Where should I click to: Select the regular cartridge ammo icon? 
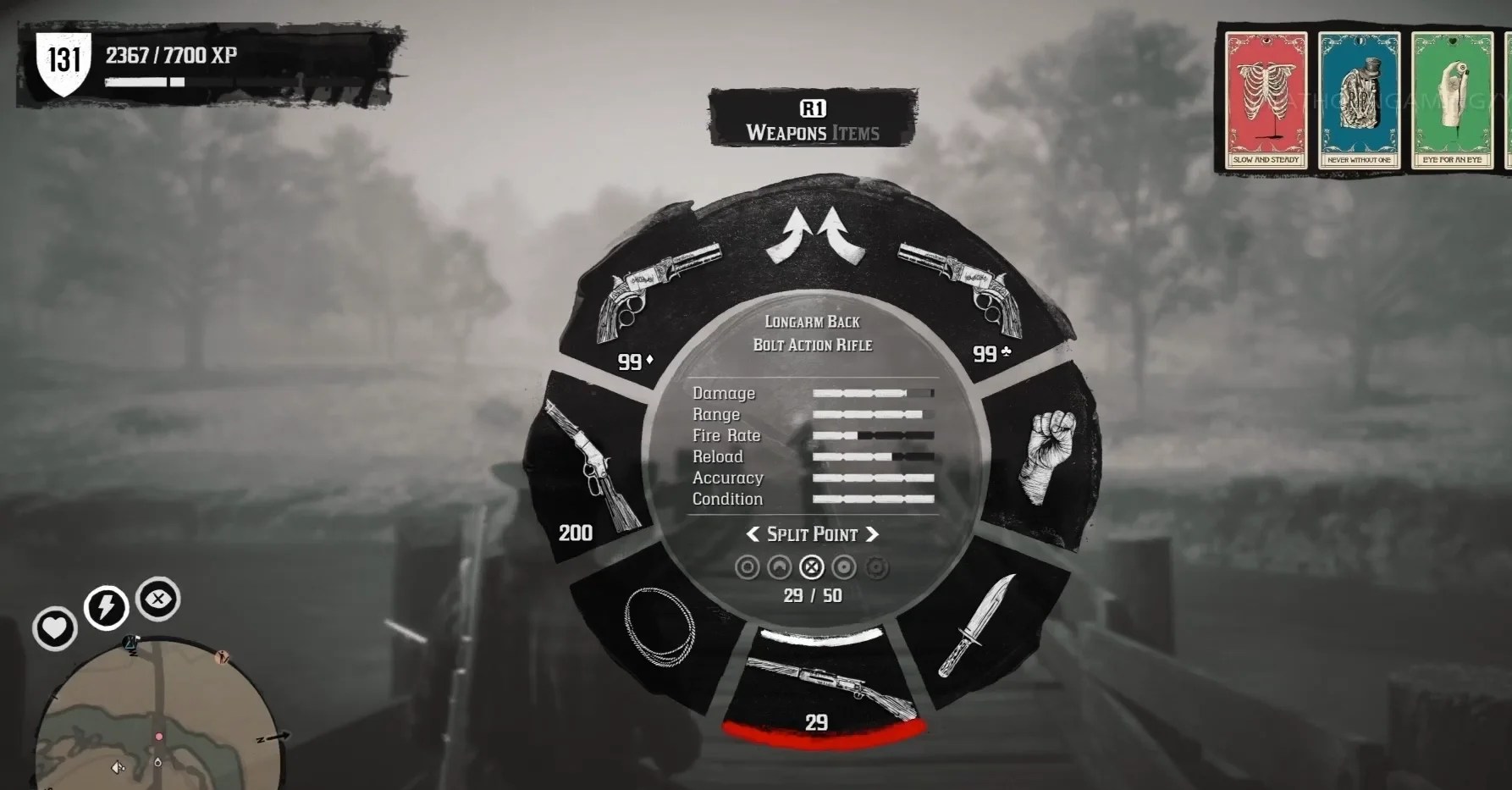(x=747, y=566)
